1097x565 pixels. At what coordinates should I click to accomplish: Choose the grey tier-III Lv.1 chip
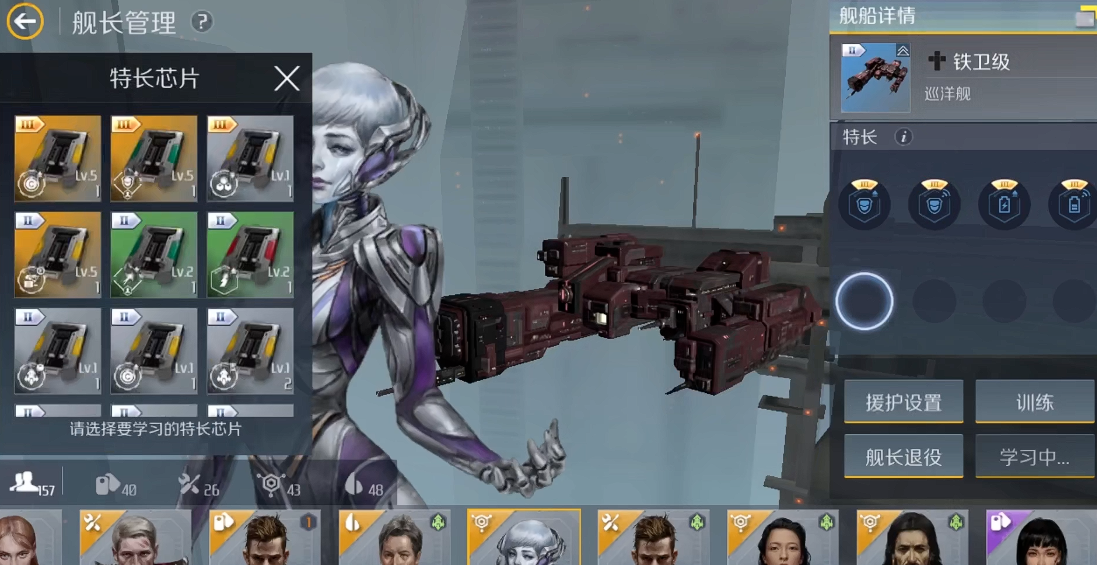(x=250, y=158)
